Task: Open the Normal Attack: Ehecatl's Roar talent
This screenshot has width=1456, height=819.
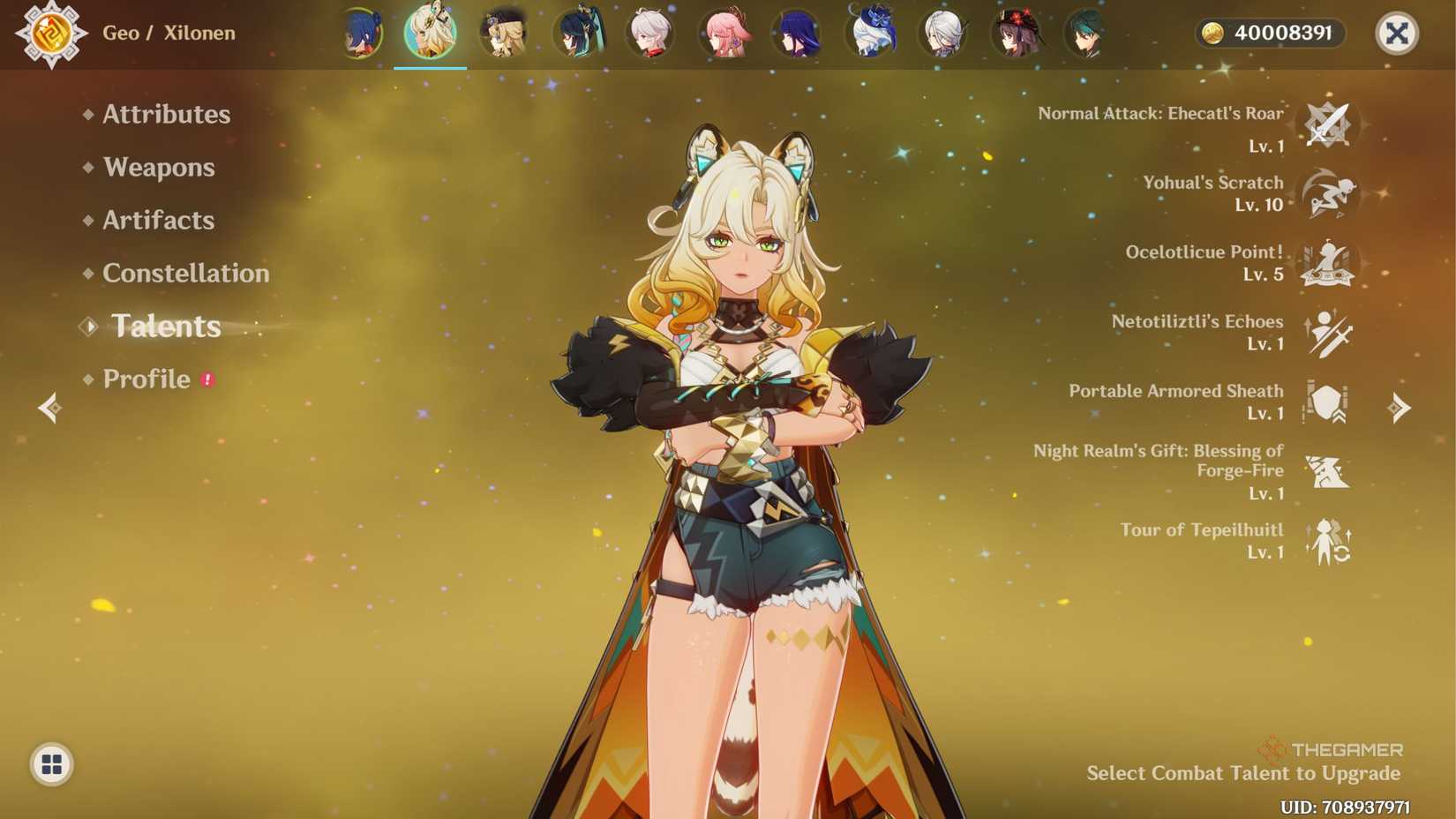Action: (x=1326, y=126)
